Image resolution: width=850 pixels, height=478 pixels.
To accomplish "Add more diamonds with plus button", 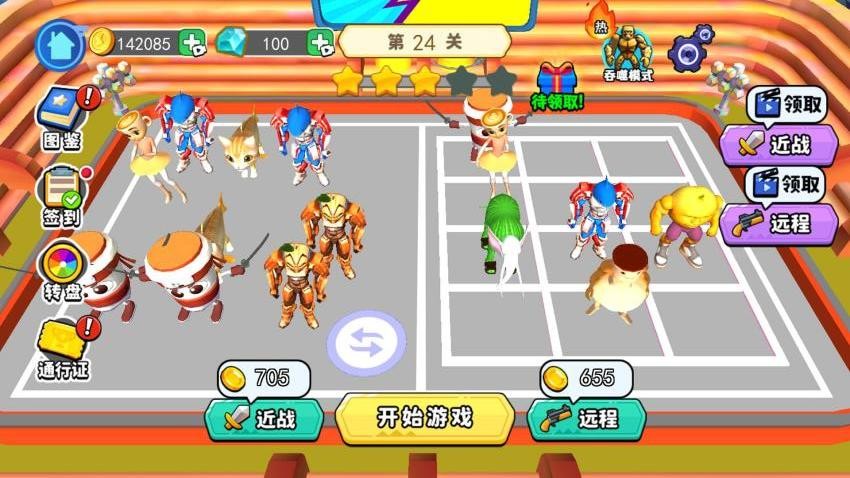I will (320, 43).
